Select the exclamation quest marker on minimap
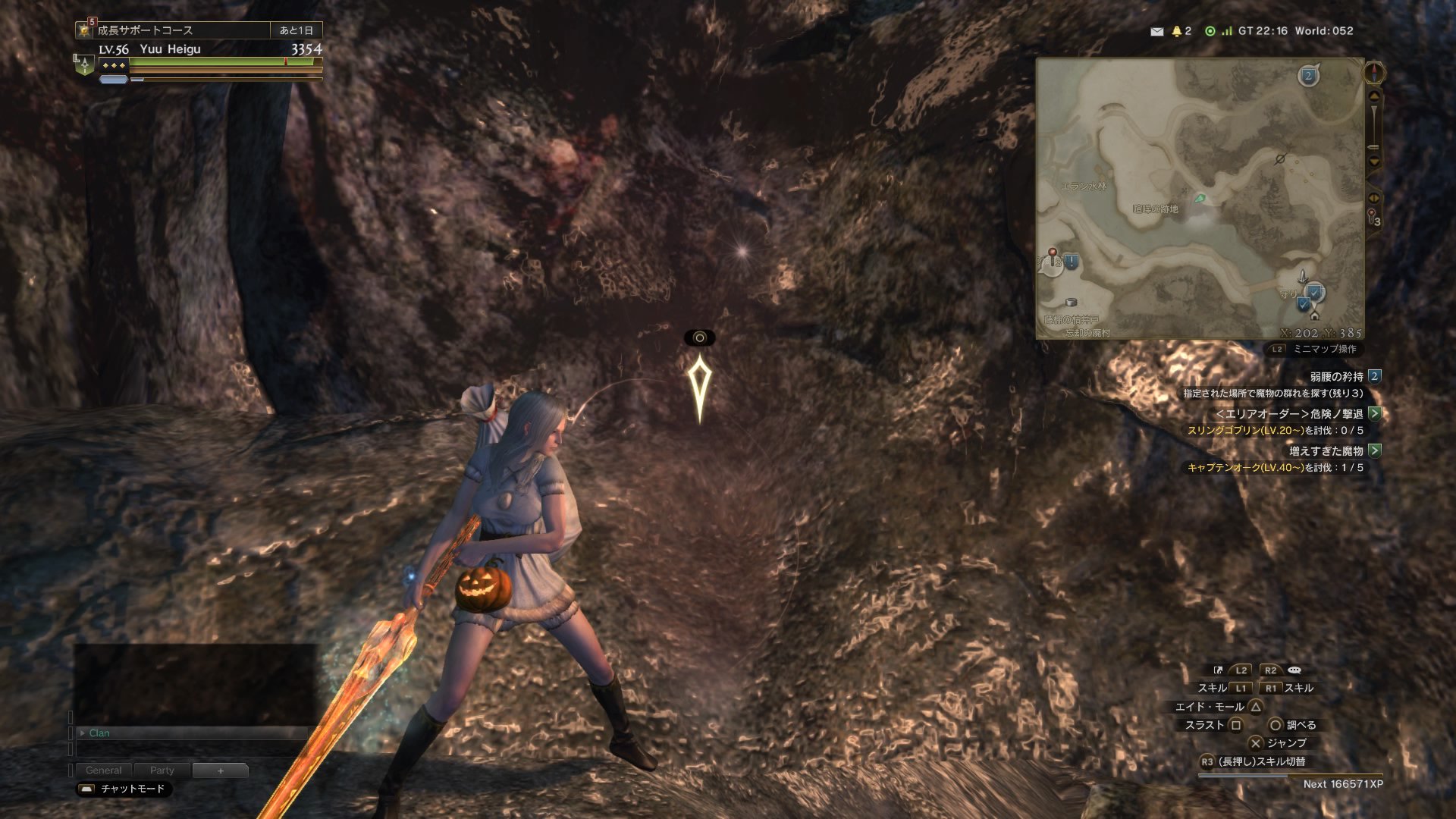Viewport: 1456px width, 819px height. pos(1071,262)
